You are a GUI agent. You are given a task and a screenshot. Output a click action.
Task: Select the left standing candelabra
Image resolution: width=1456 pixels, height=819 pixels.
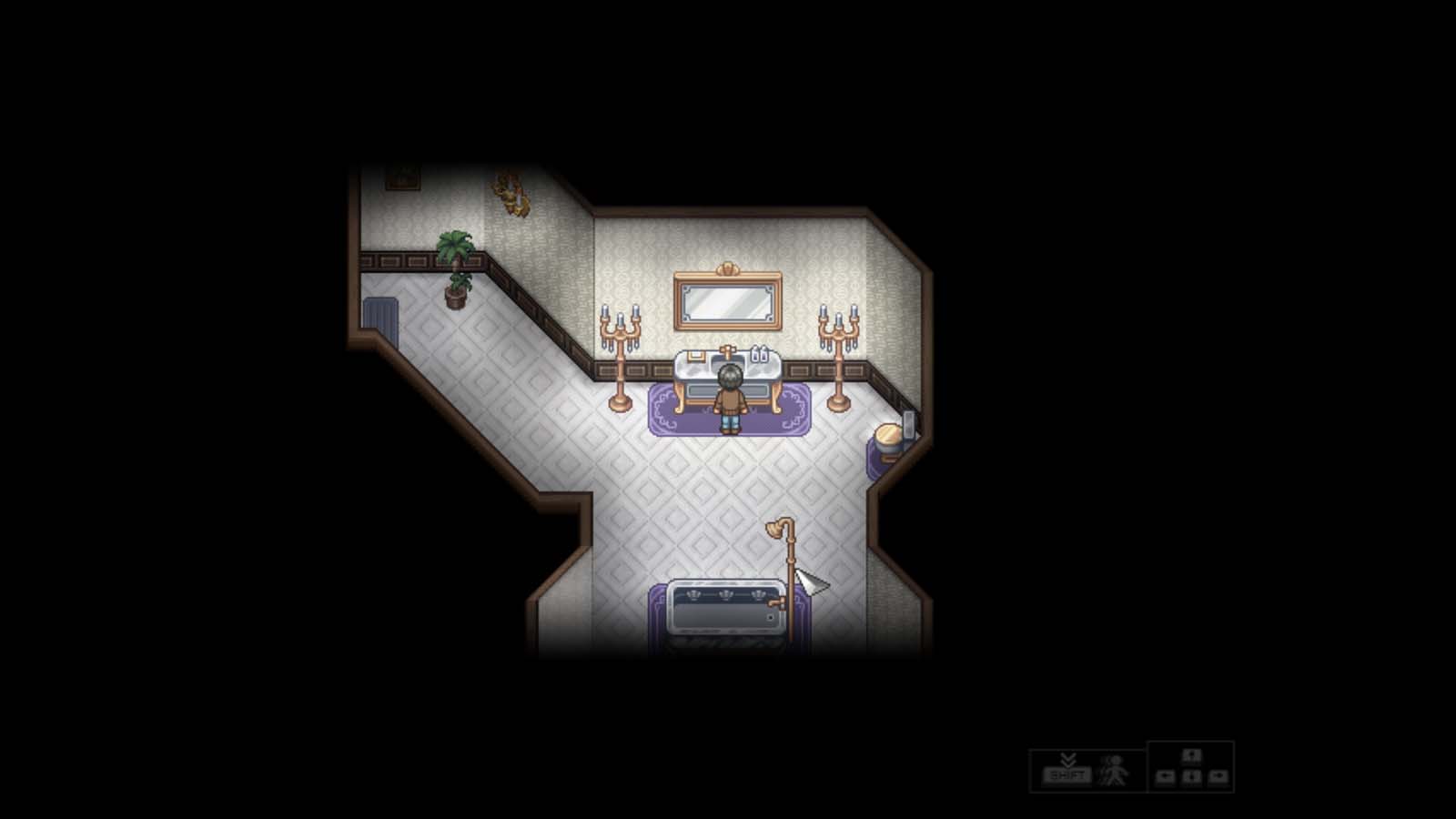[621, 355]
